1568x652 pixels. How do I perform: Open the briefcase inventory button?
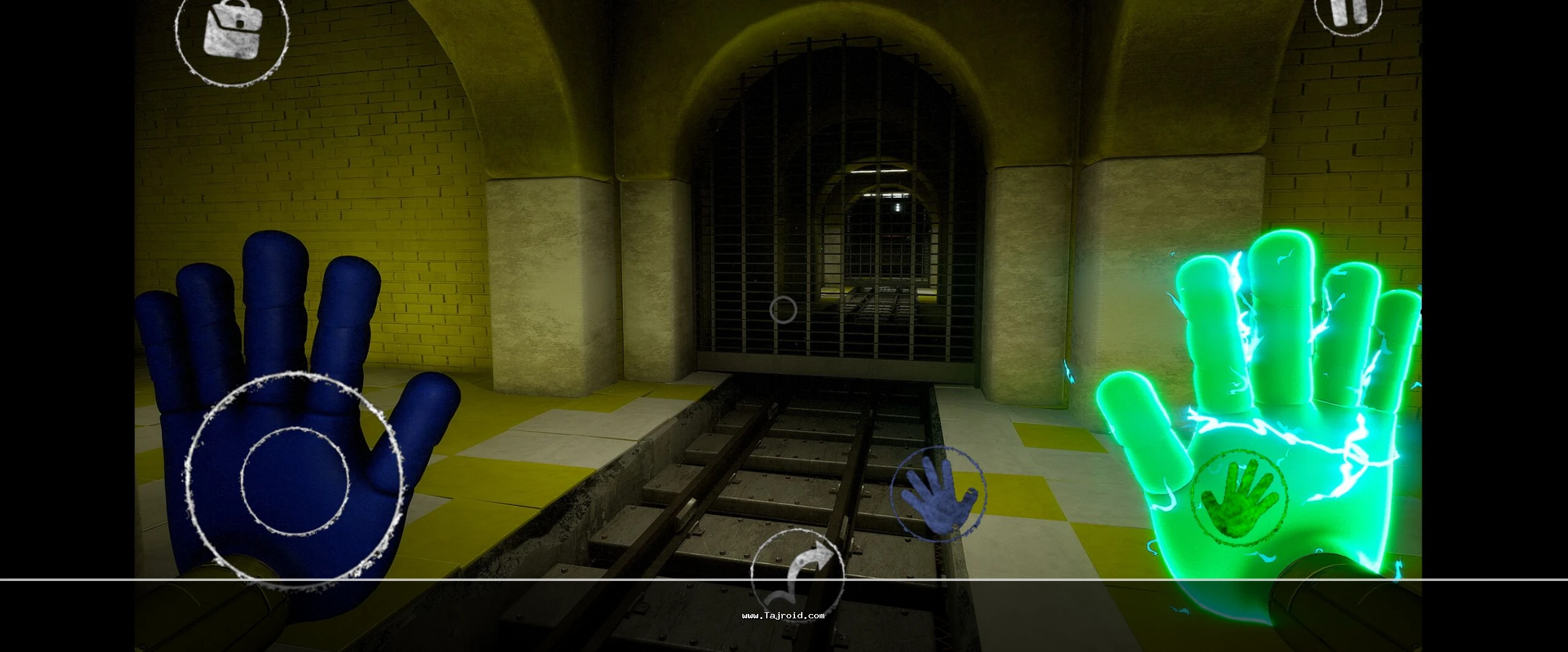232,32
